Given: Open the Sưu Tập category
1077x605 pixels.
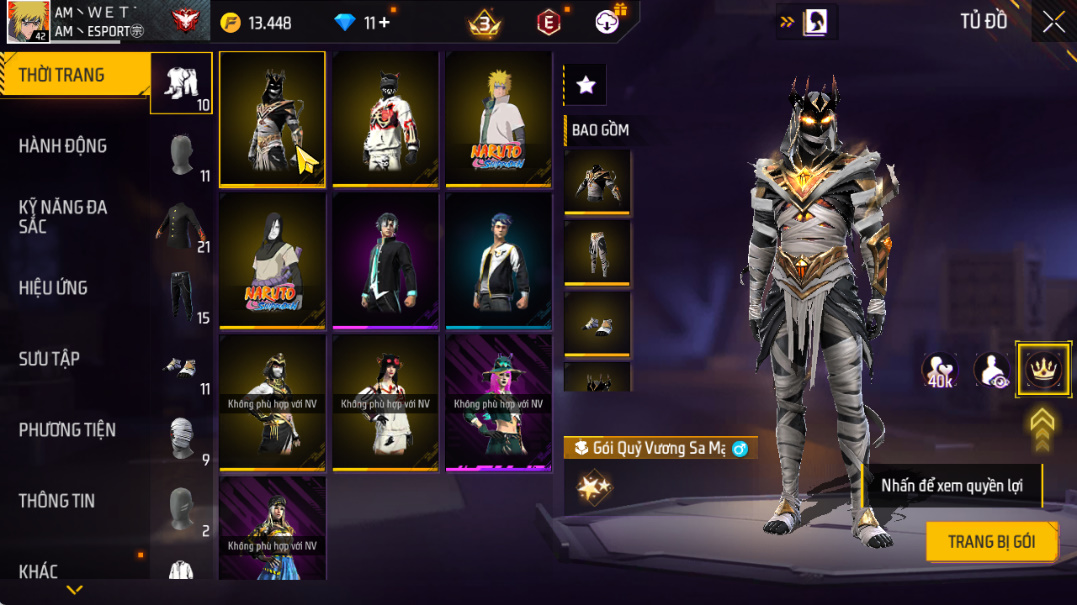Looking at the screenshot, I should pos(49,359).
